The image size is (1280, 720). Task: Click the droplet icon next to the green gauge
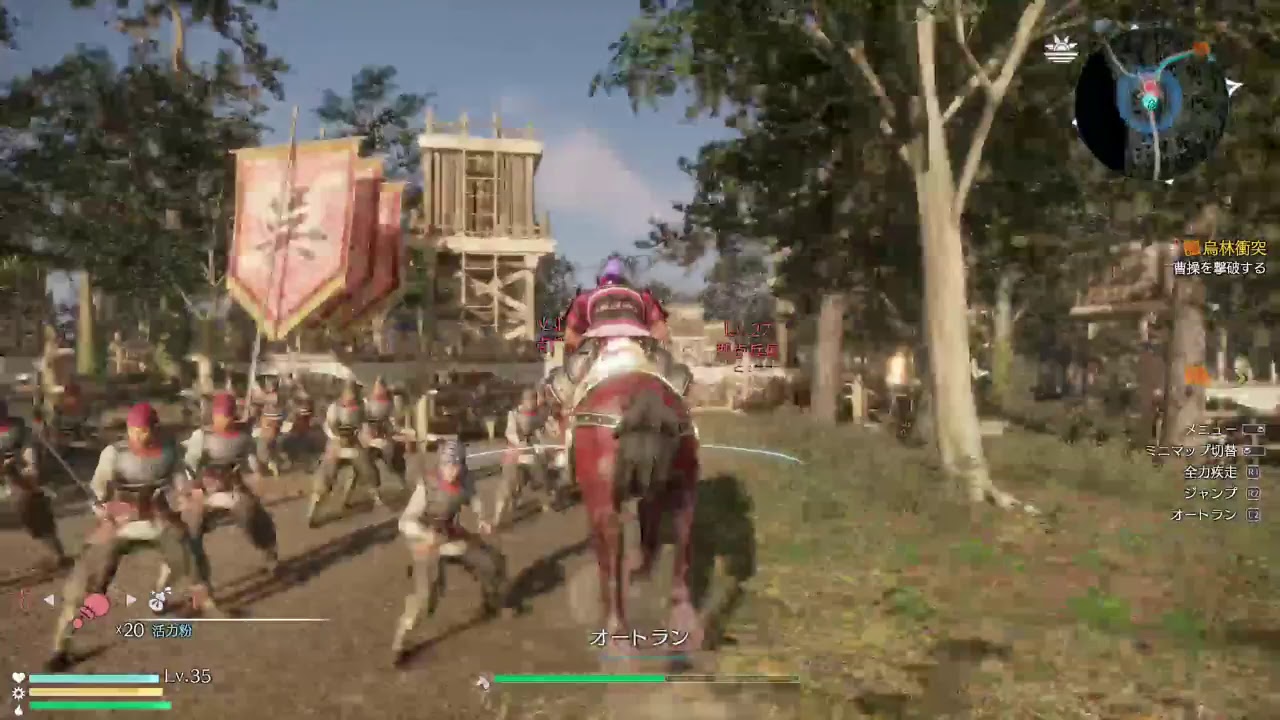[18, 708]
